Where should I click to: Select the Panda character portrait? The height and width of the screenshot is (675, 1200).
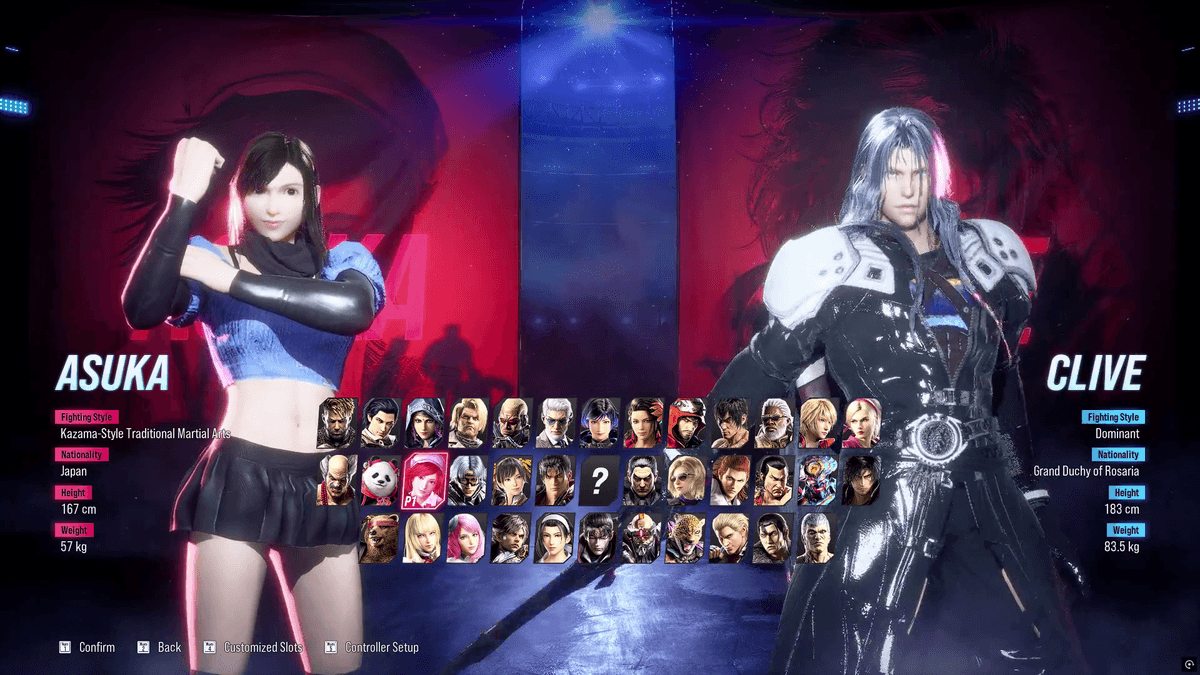coord(380,481)
